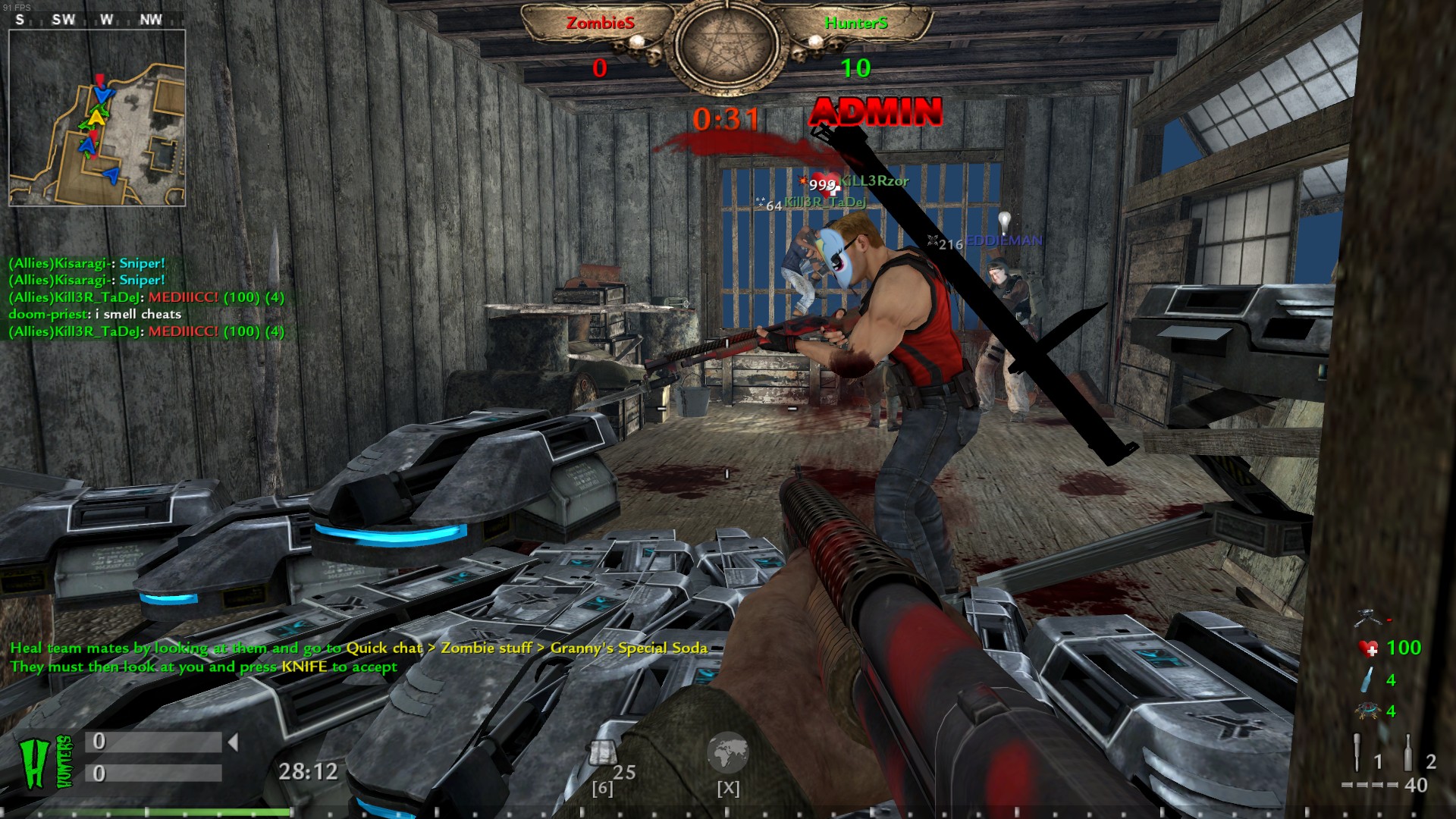Image resolution: width=1456 pixels, height=819 pixels.
Task: Select the claymore mine item icon
Action: pos(604,753)
